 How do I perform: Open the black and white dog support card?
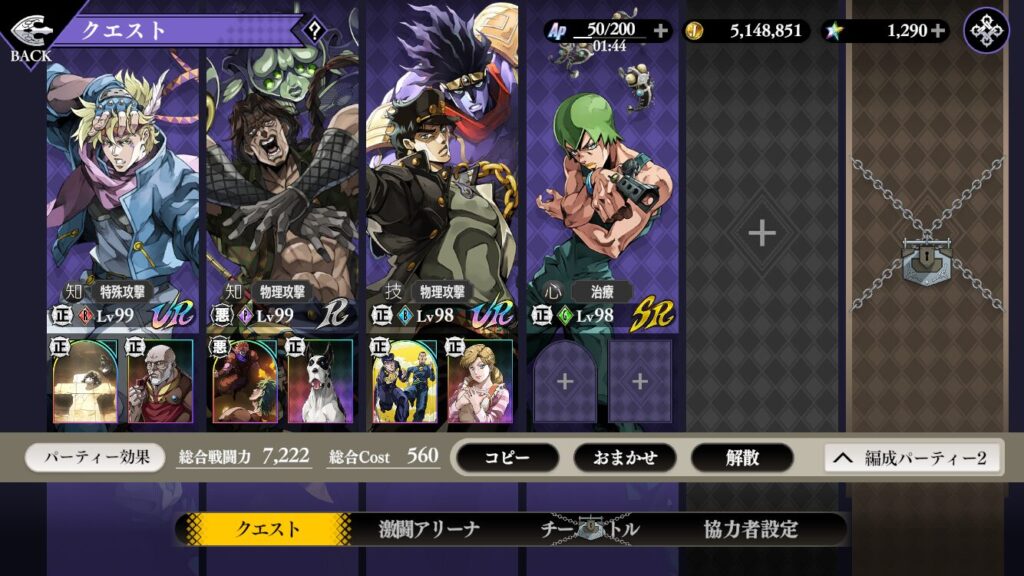pos(320,381)
